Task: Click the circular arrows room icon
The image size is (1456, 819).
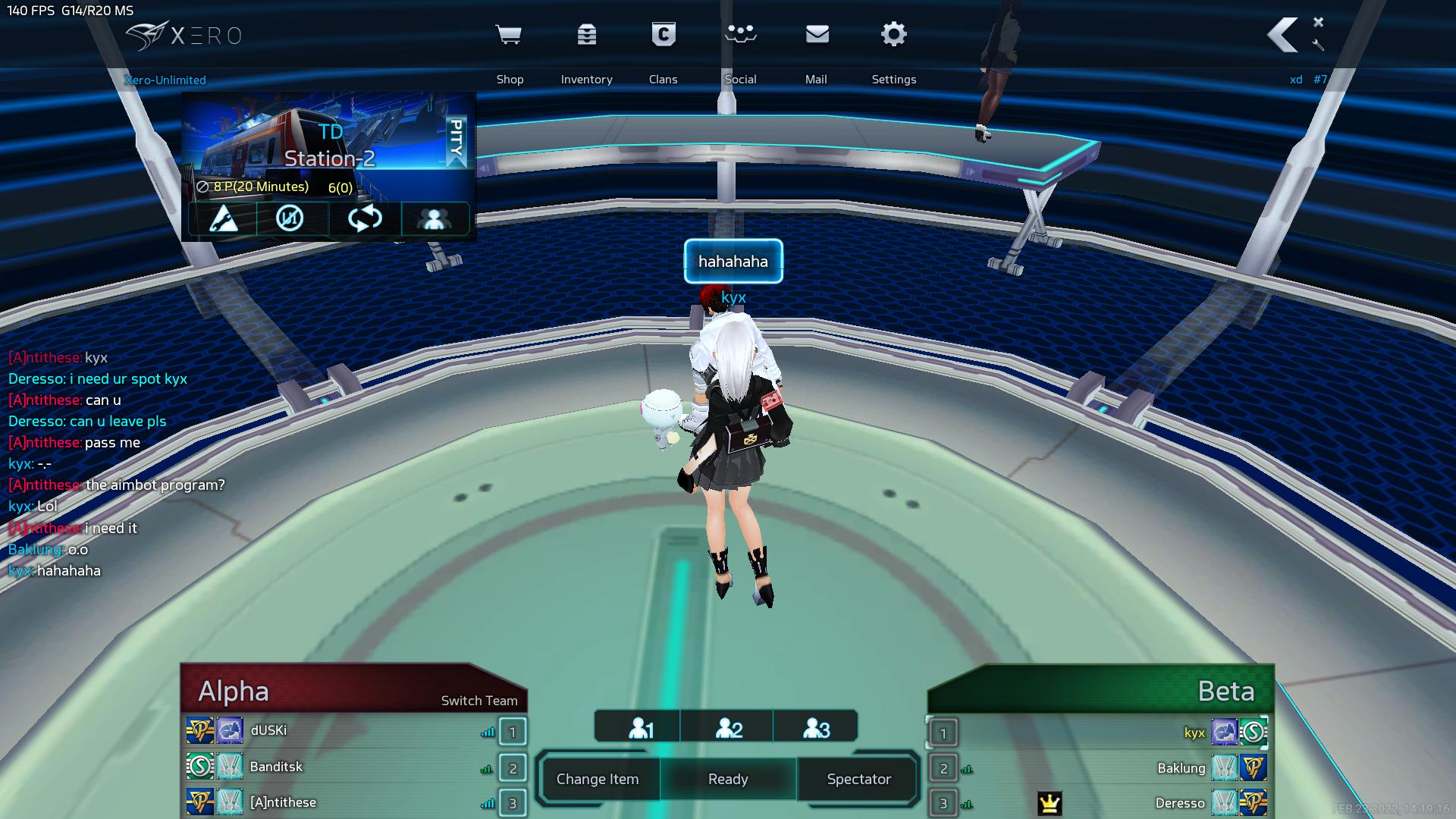Action: coord(365,219)
